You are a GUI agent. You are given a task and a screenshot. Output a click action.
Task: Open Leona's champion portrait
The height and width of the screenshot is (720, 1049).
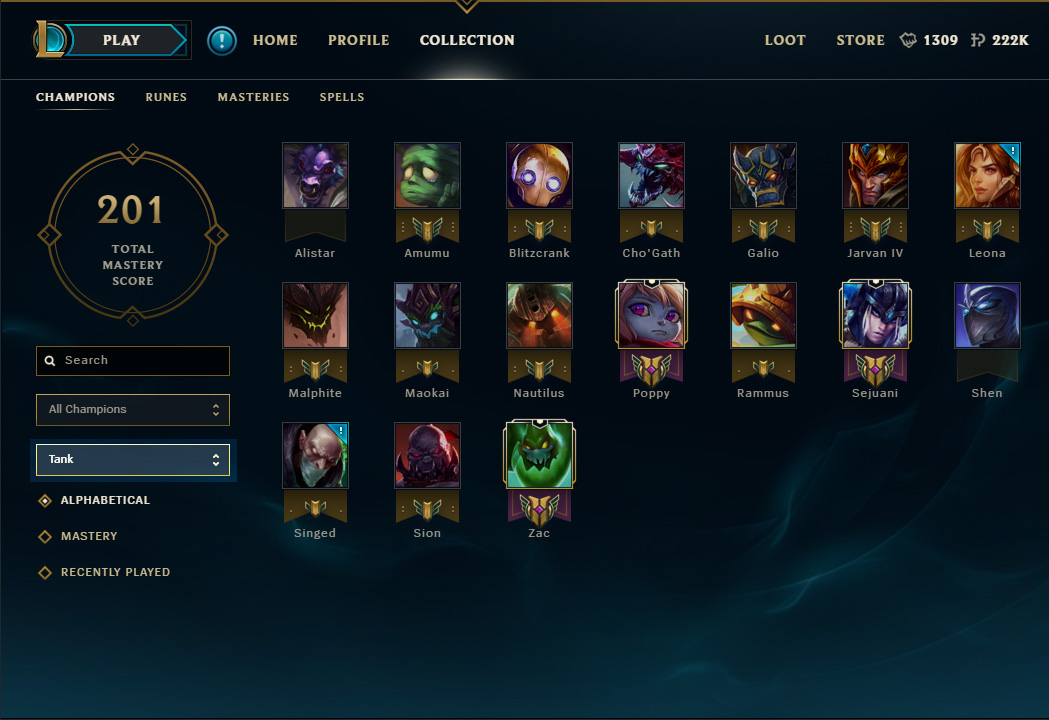987,176
